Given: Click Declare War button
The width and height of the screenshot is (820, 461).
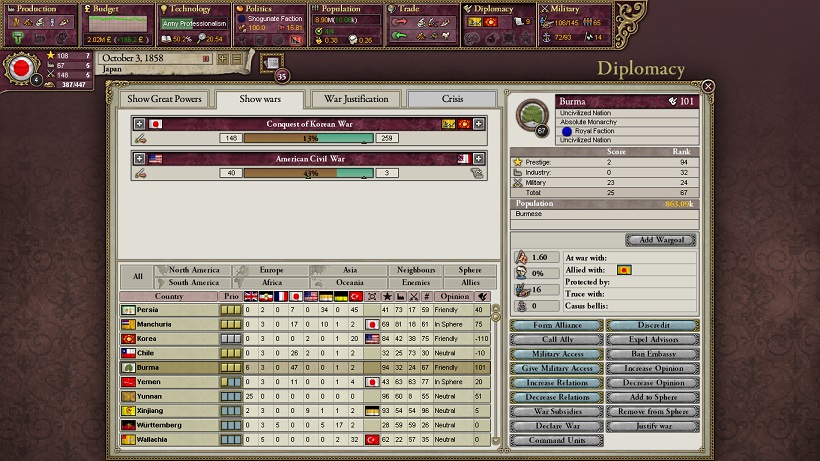Looking at the screenshot, I should pyautogui.click(x=556, y=426).
